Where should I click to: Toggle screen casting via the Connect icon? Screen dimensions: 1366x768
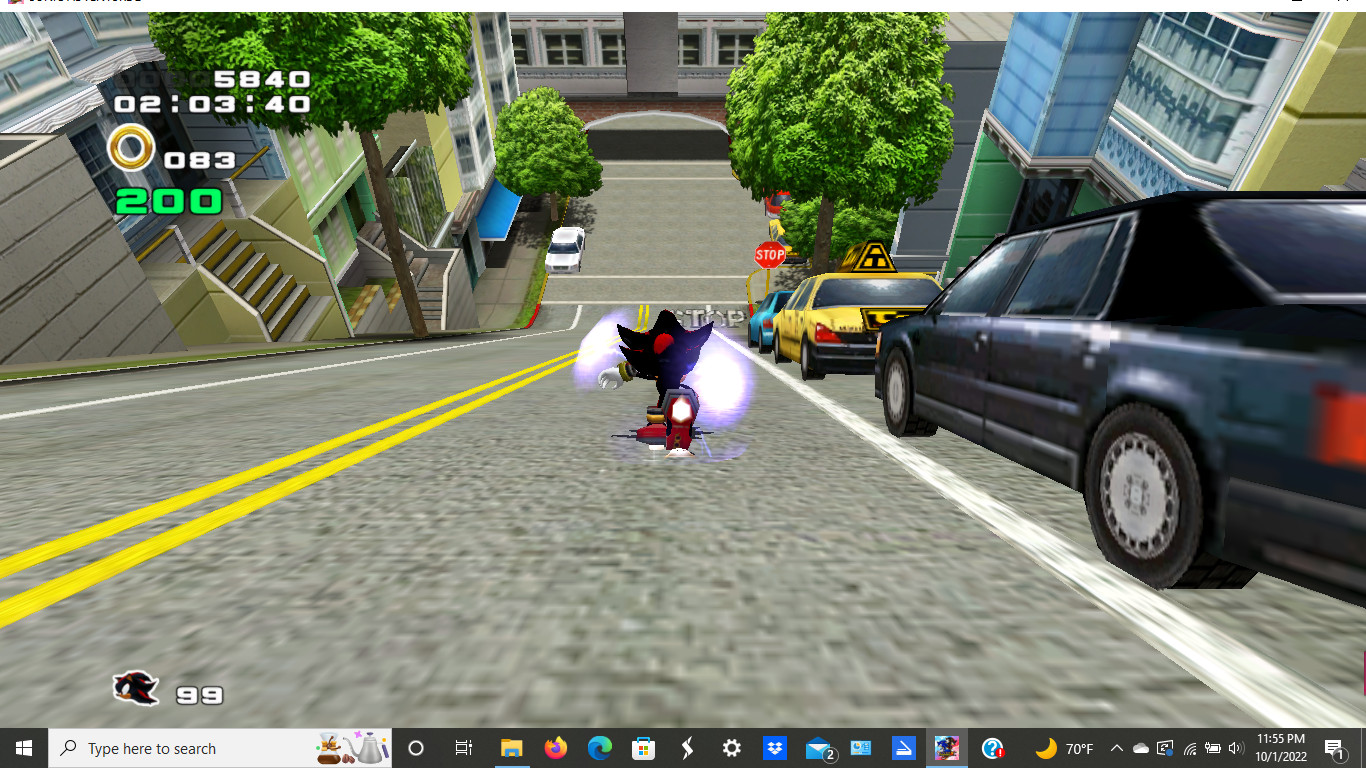pos(1165,748)
